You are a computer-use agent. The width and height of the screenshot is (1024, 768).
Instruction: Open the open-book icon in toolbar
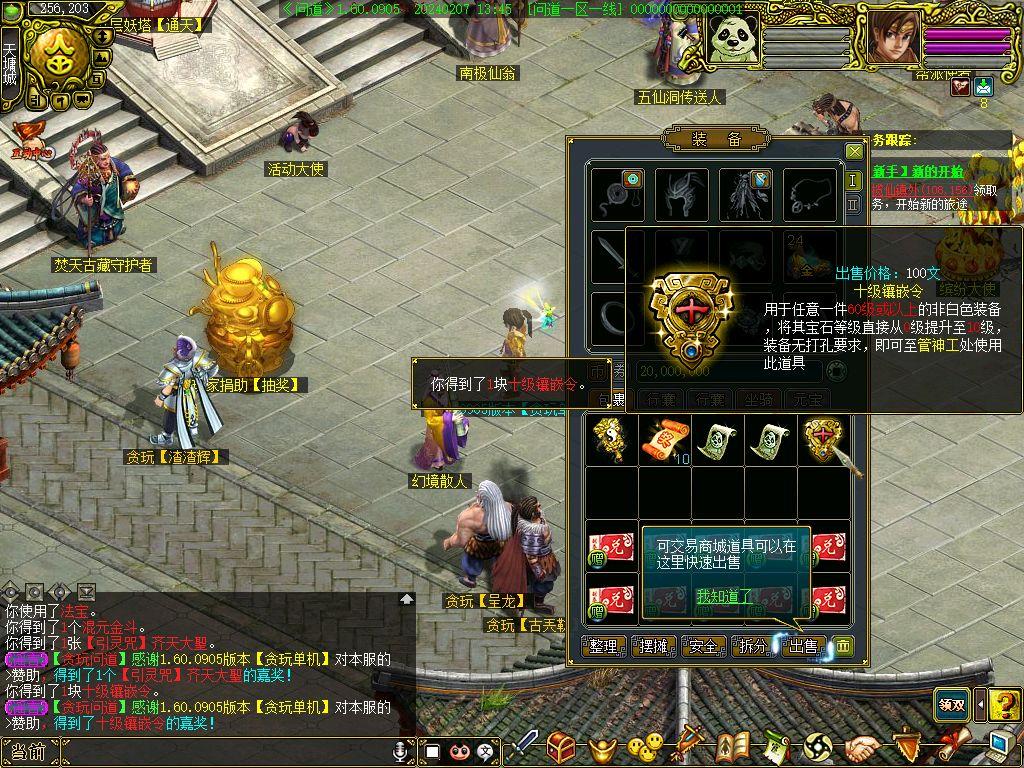(733, 747)
